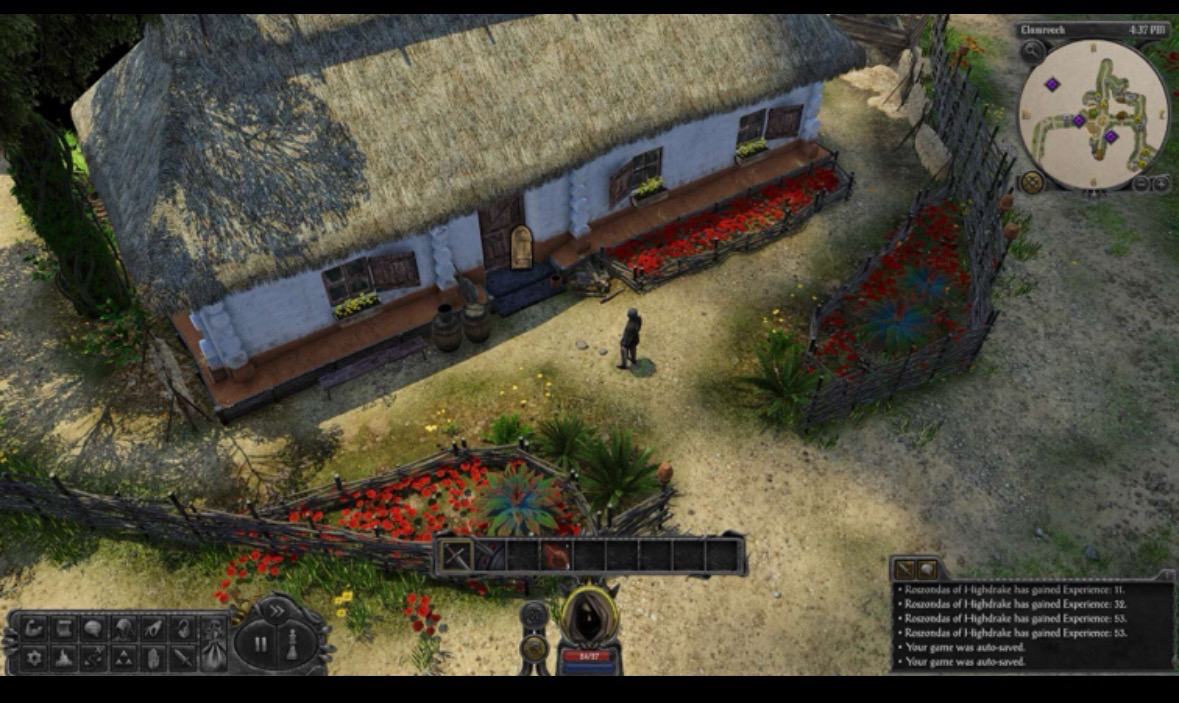Image resolution: width=1179 pixels, height=703 pixels.
Task: Open the scroll journal icon
Action: (x=64, y=629)
